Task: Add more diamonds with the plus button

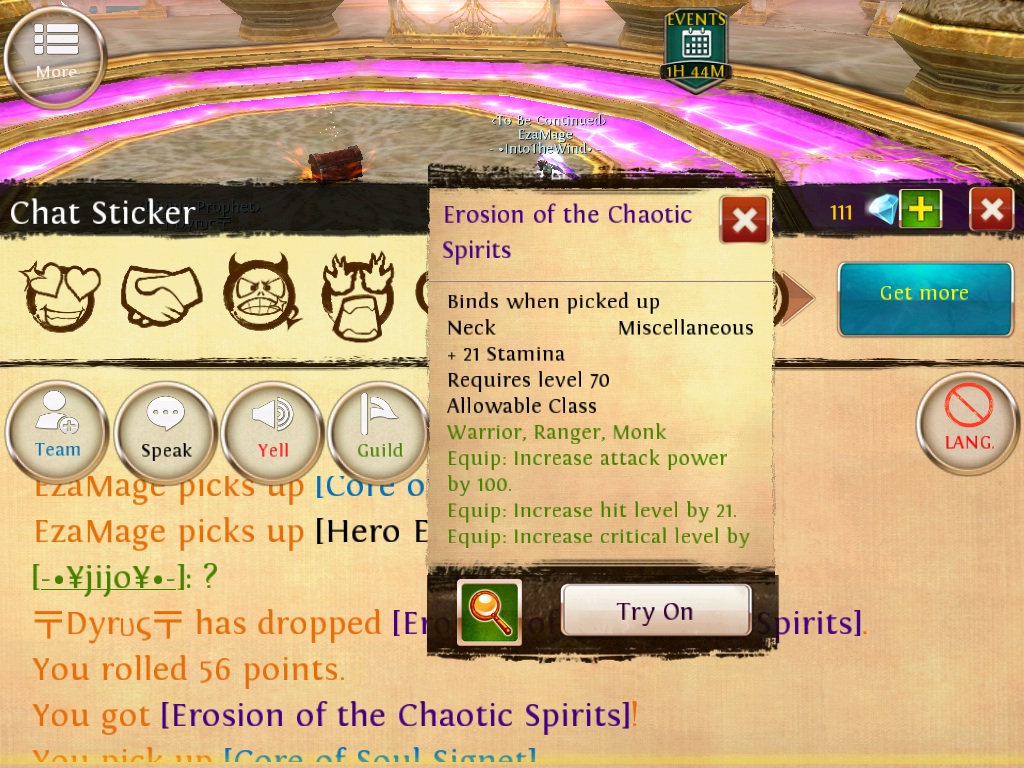Action: pos(920,209)
